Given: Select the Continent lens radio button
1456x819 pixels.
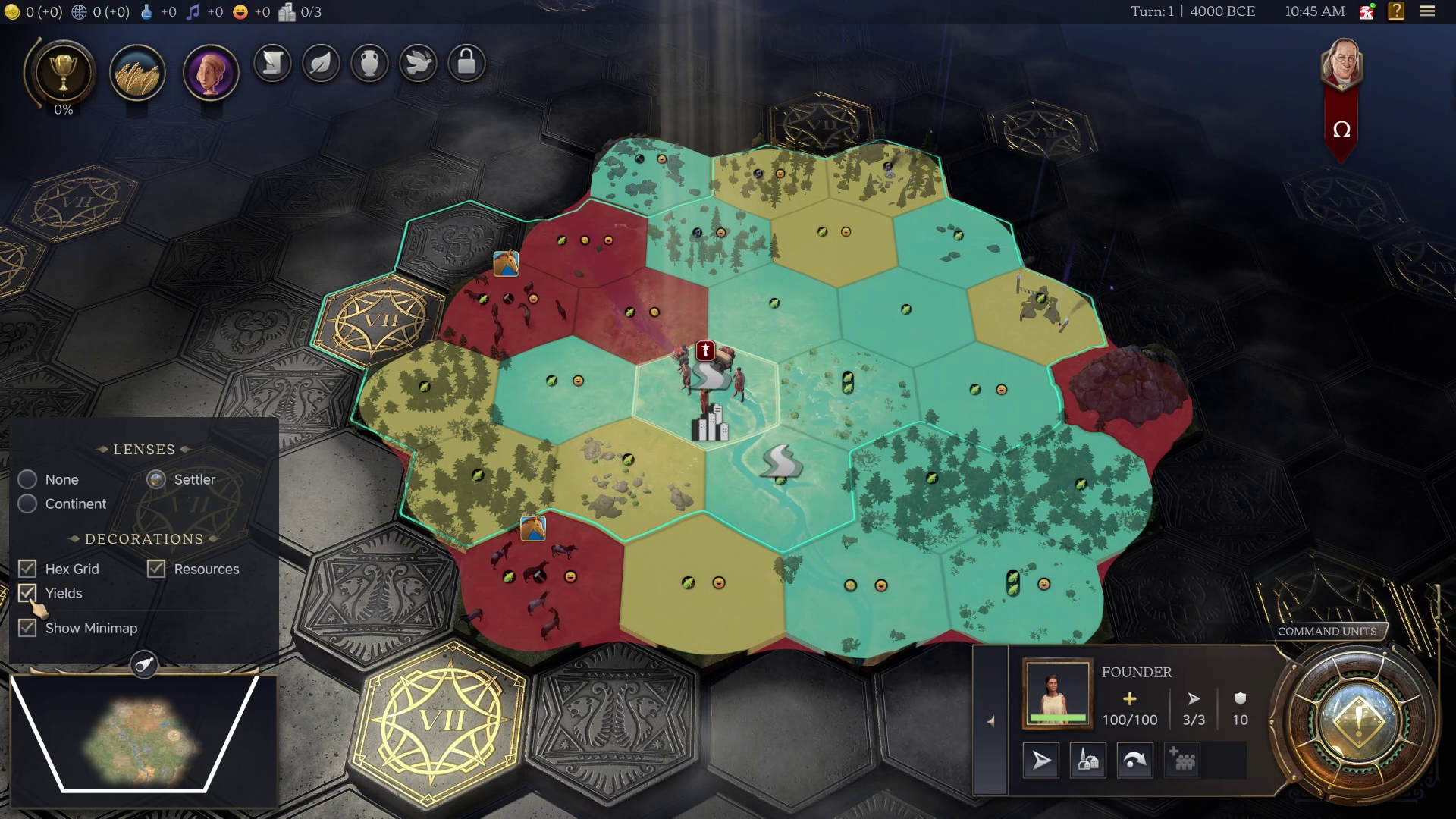Looking at the screenshot, I should coord(27,504).
